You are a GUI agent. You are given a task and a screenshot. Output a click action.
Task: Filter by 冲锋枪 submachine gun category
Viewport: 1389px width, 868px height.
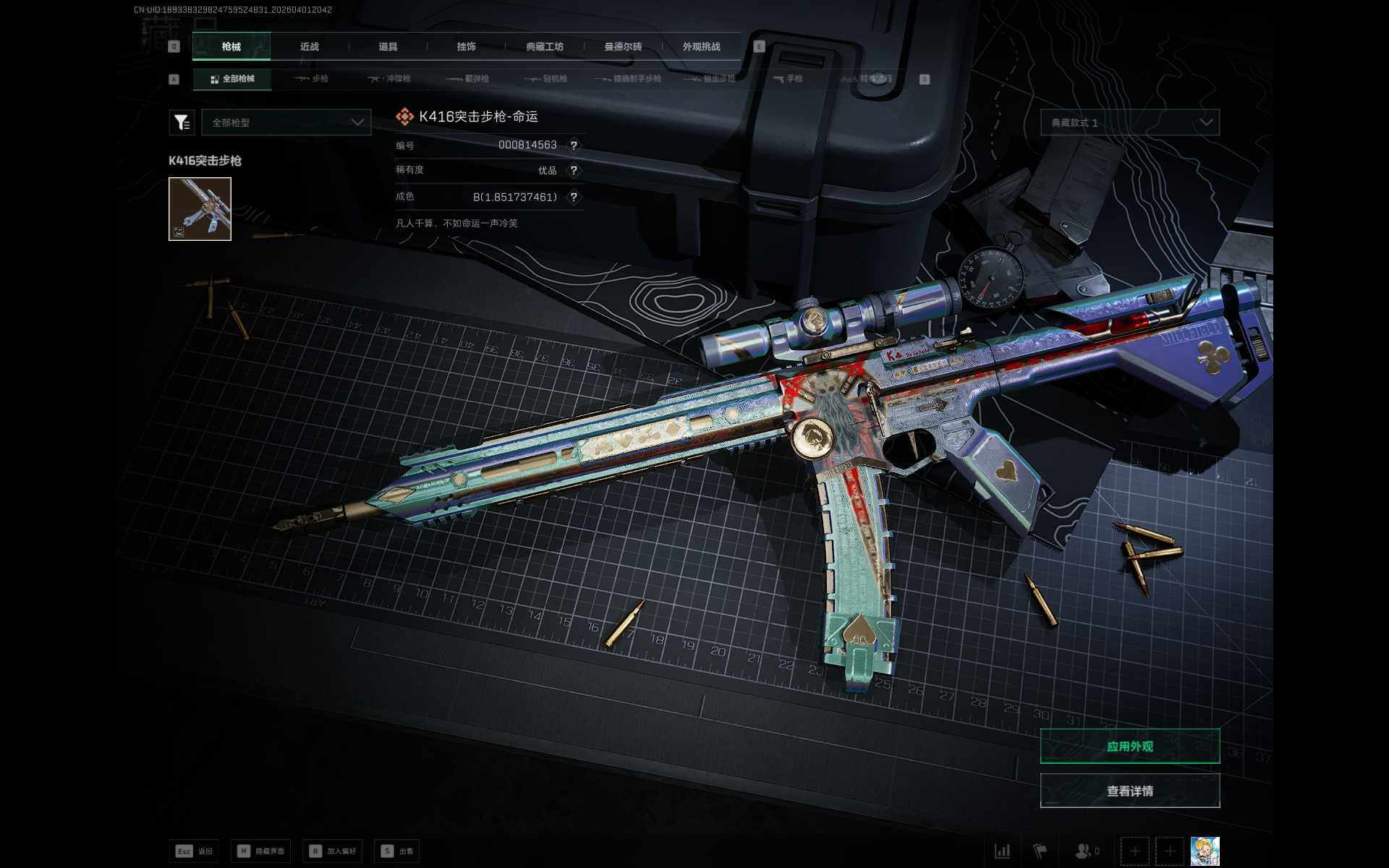click(x=389, y=79)
